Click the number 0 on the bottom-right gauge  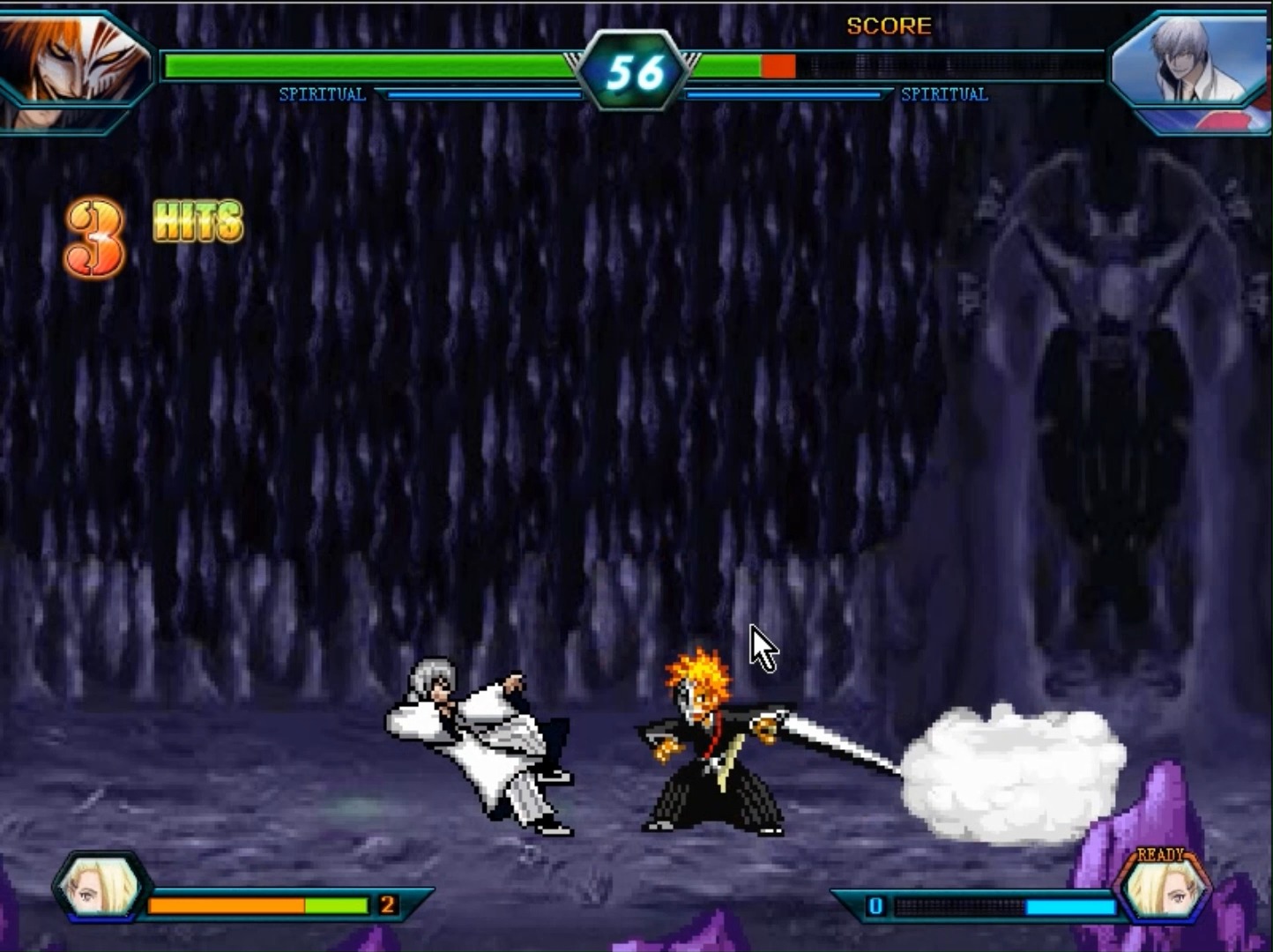(x=875, y=905)
